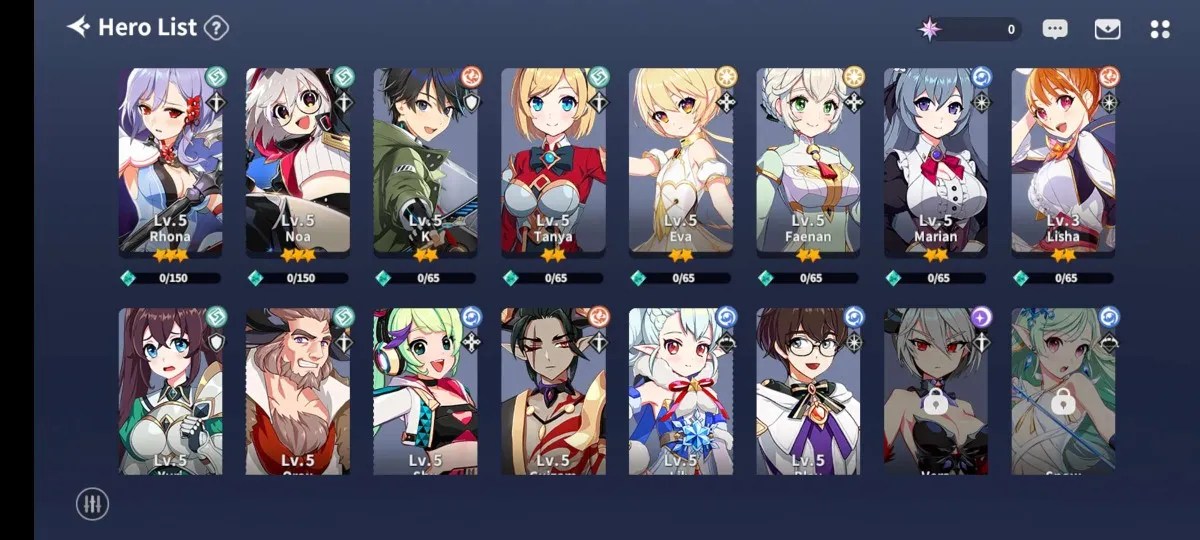The image size is (1200, 540).
Task: Select the Noa hero card
Action: [298, 160]
